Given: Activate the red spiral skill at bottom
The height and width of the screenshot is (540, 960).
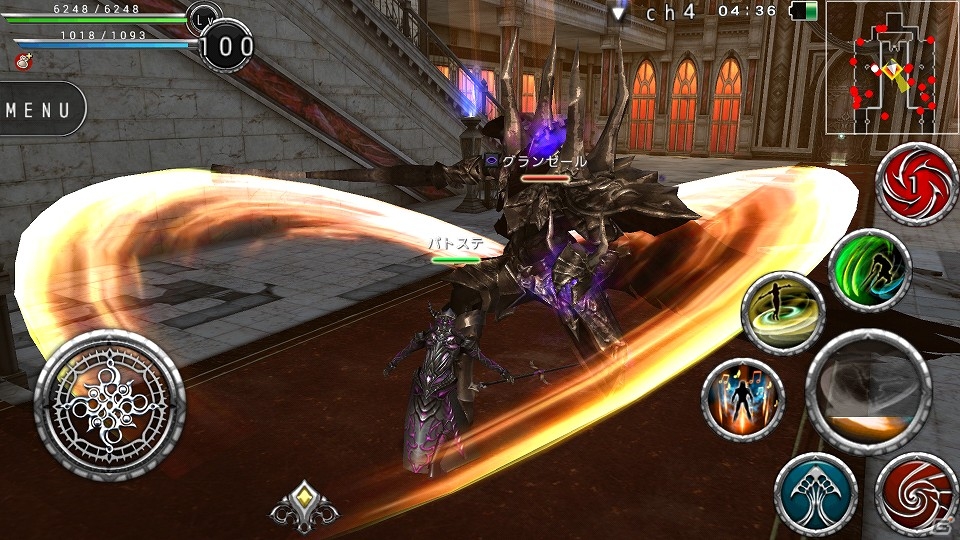Looking at the screenshot, I should point(916,494).
